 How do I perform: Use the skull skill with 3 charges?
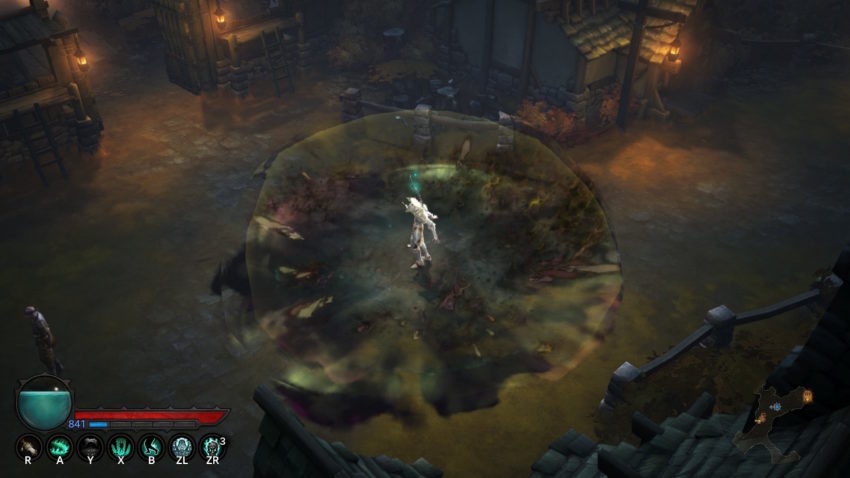pos(212,446)
